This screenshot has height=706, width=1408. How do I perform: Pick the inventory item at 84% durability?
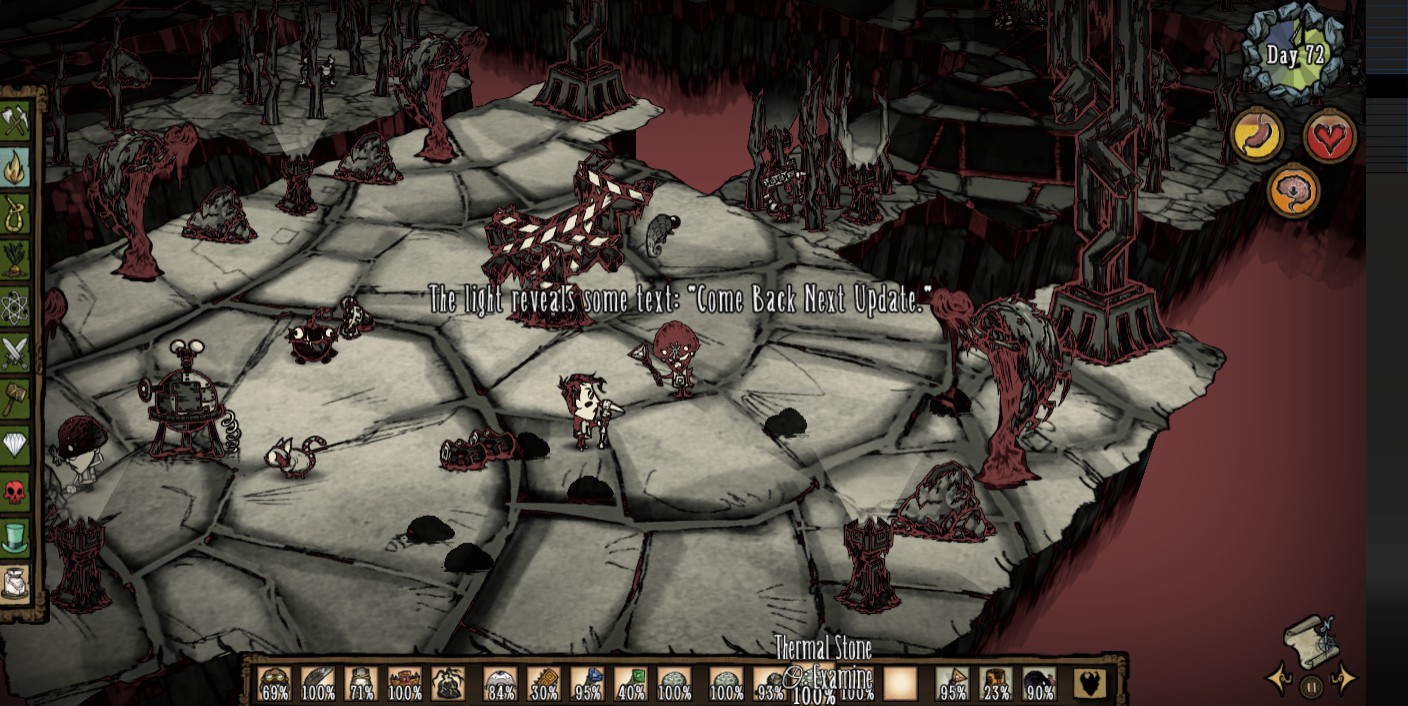coord(500,683)
